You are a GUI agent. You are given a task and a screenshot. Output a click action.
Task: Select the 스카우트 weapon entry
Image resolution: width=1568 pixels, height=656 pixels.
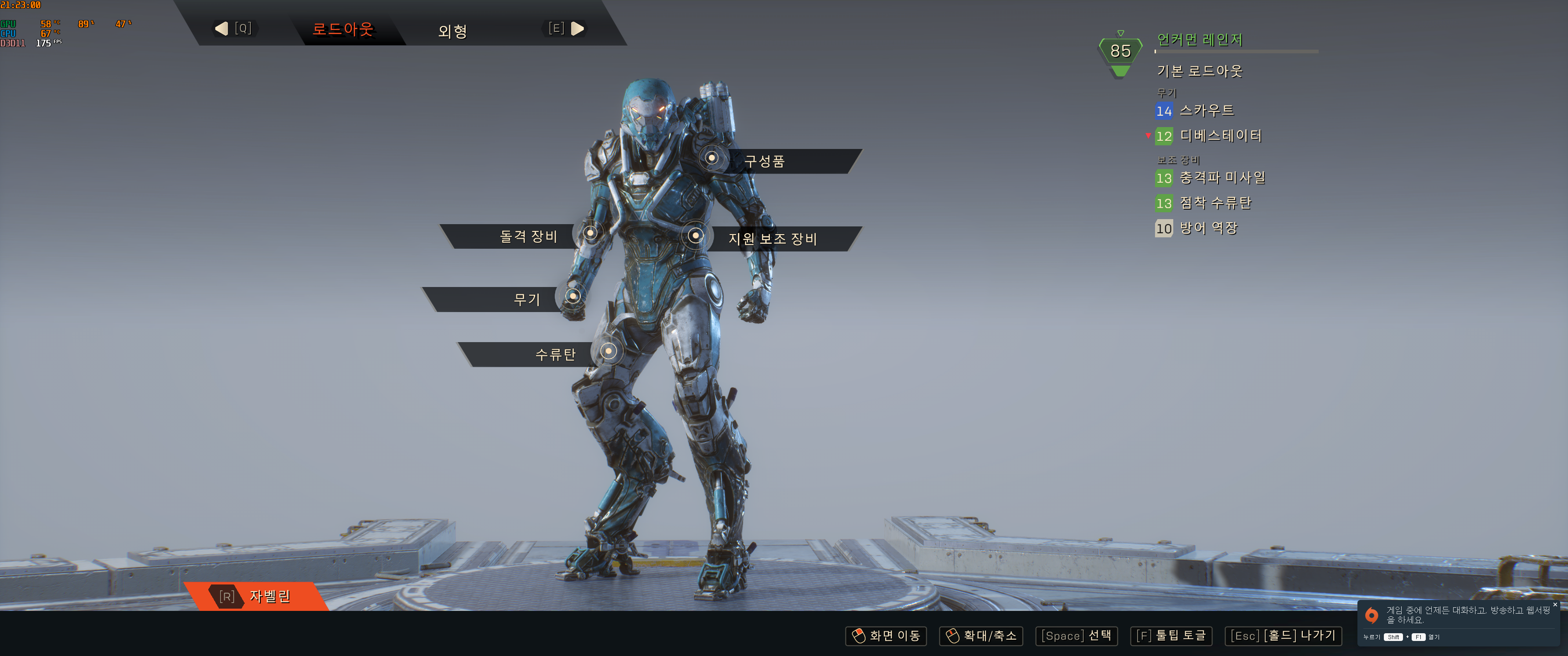coord(1207,111)
